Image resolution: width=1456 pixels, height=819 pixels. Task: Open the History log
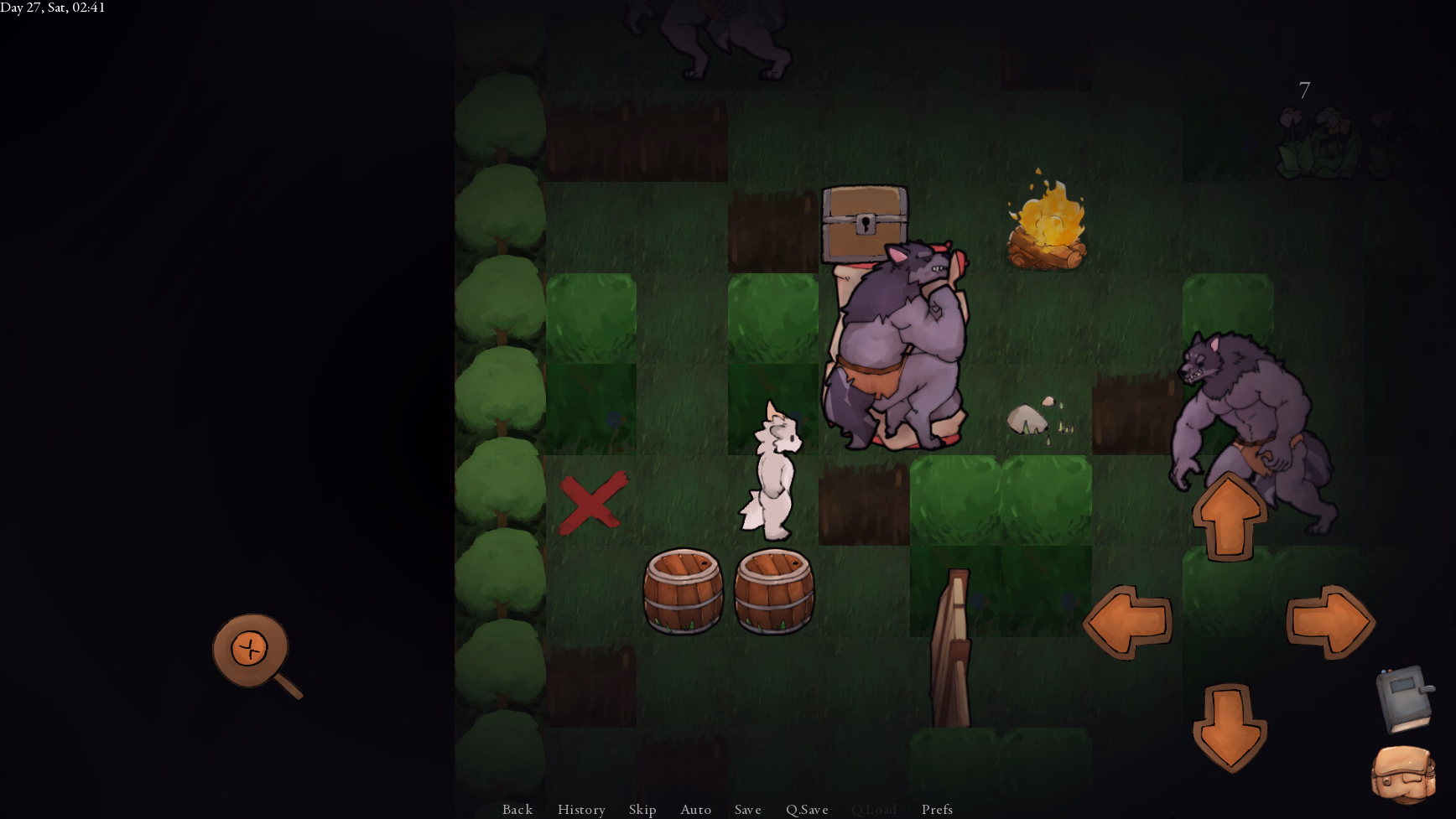coord(581,809)
